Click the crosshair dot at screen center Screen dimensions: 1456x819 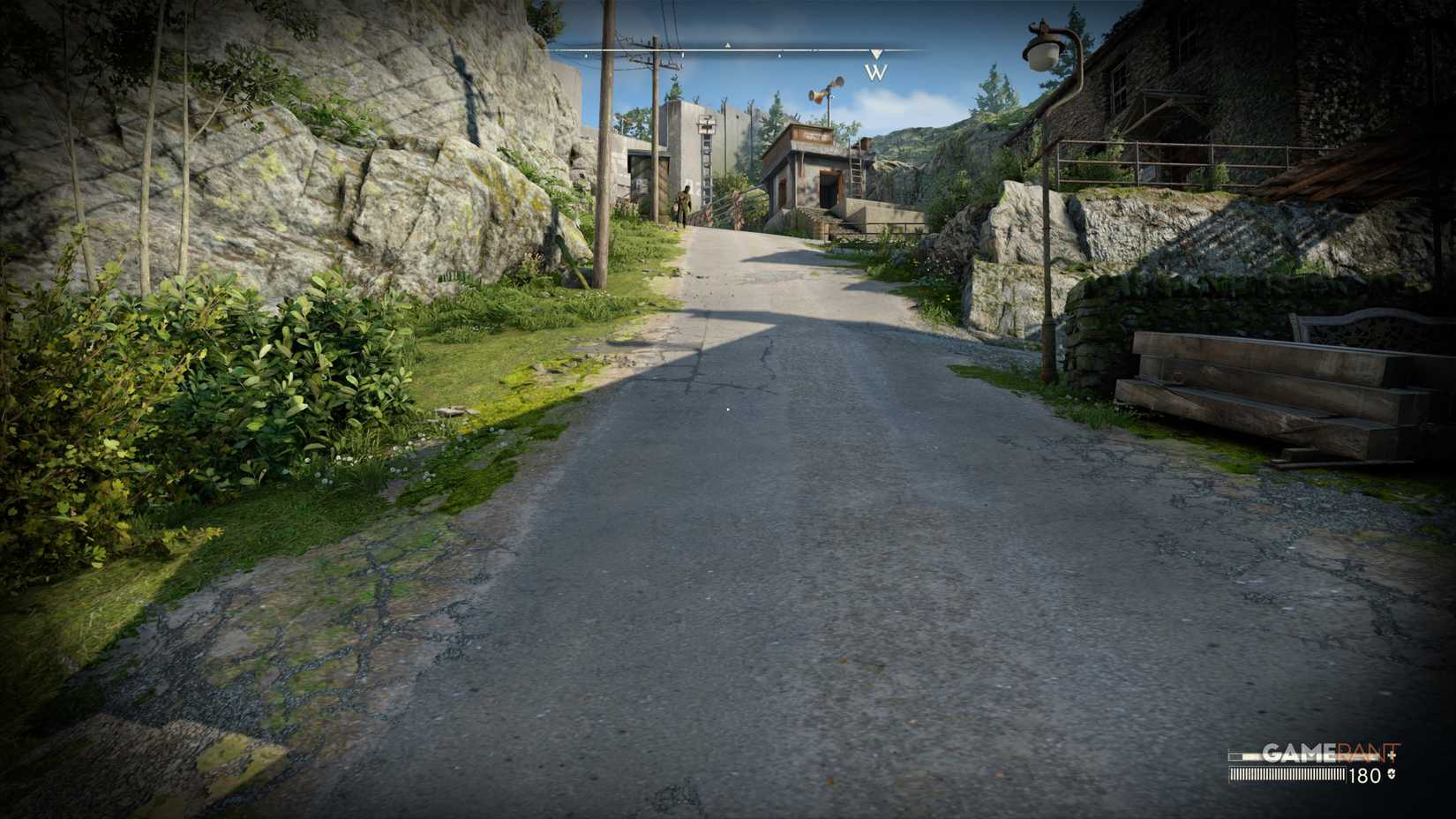(728, 409)
